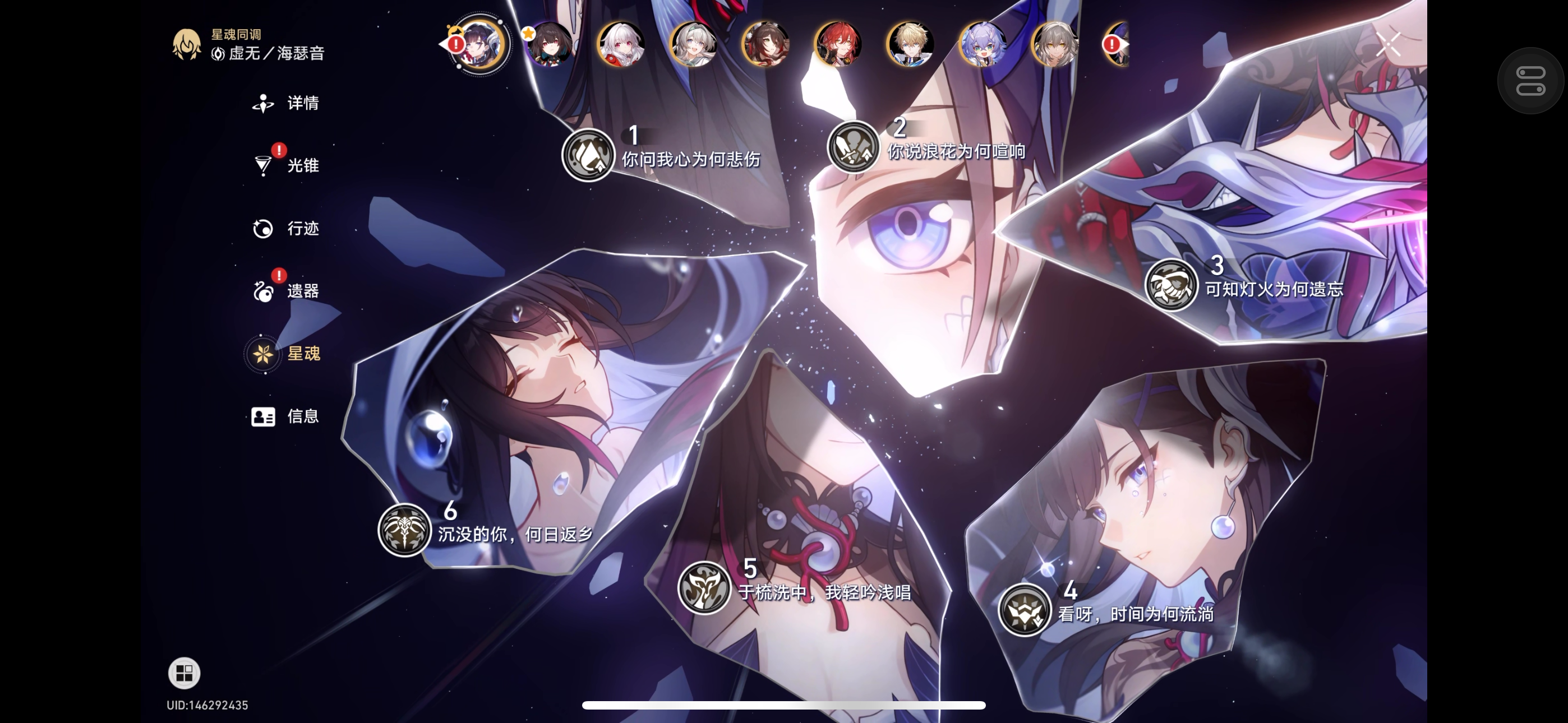This screenshot has height=723, width=1568.
Task: Tap the floating overlay button at screen edge
Action: coord(1530,81)
